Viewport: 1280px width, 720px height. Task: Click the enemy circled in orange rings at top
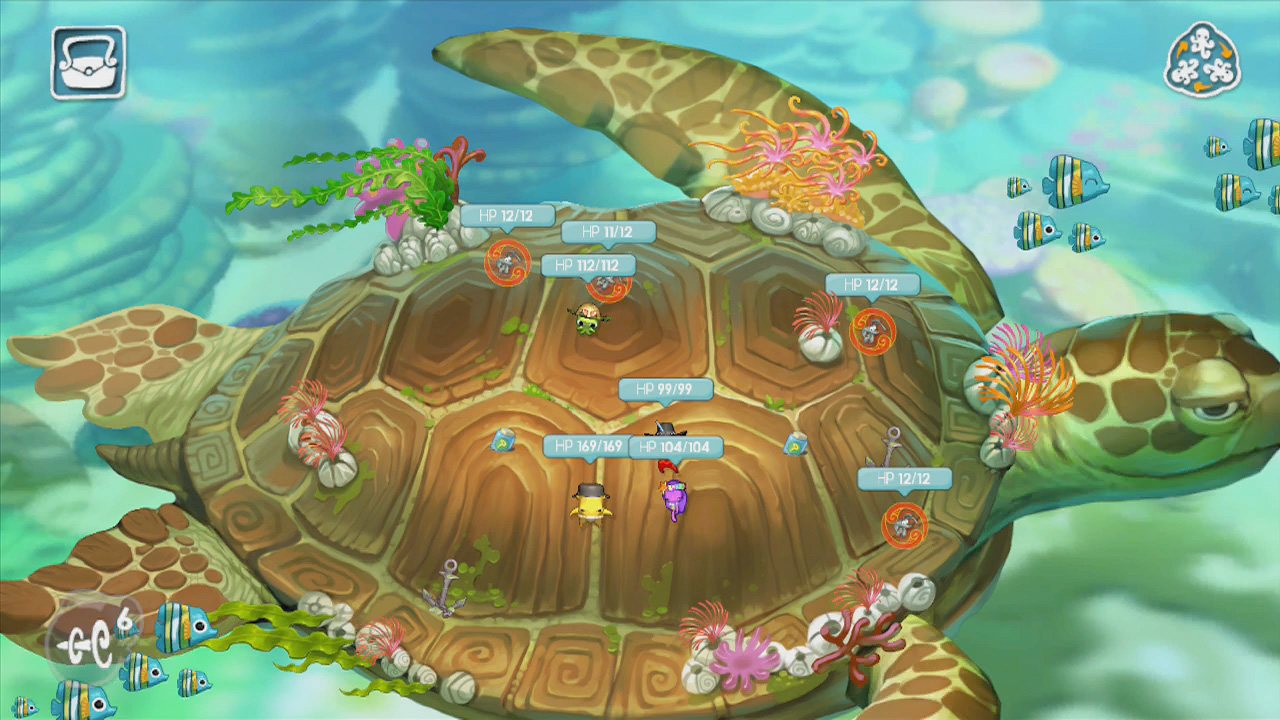tap(510, 263)
